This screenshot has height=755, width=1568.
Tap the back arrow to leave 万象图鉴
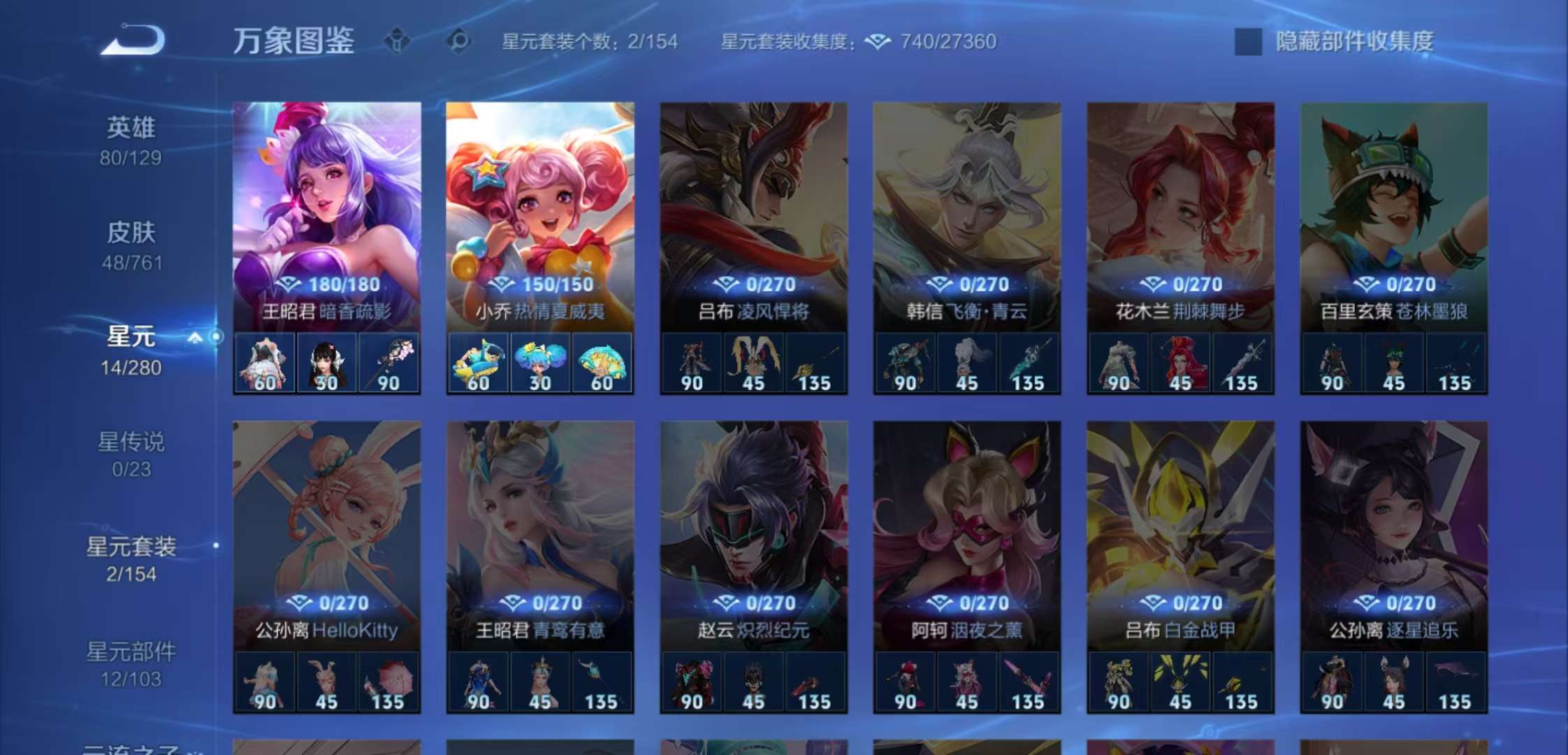(133, 40)
